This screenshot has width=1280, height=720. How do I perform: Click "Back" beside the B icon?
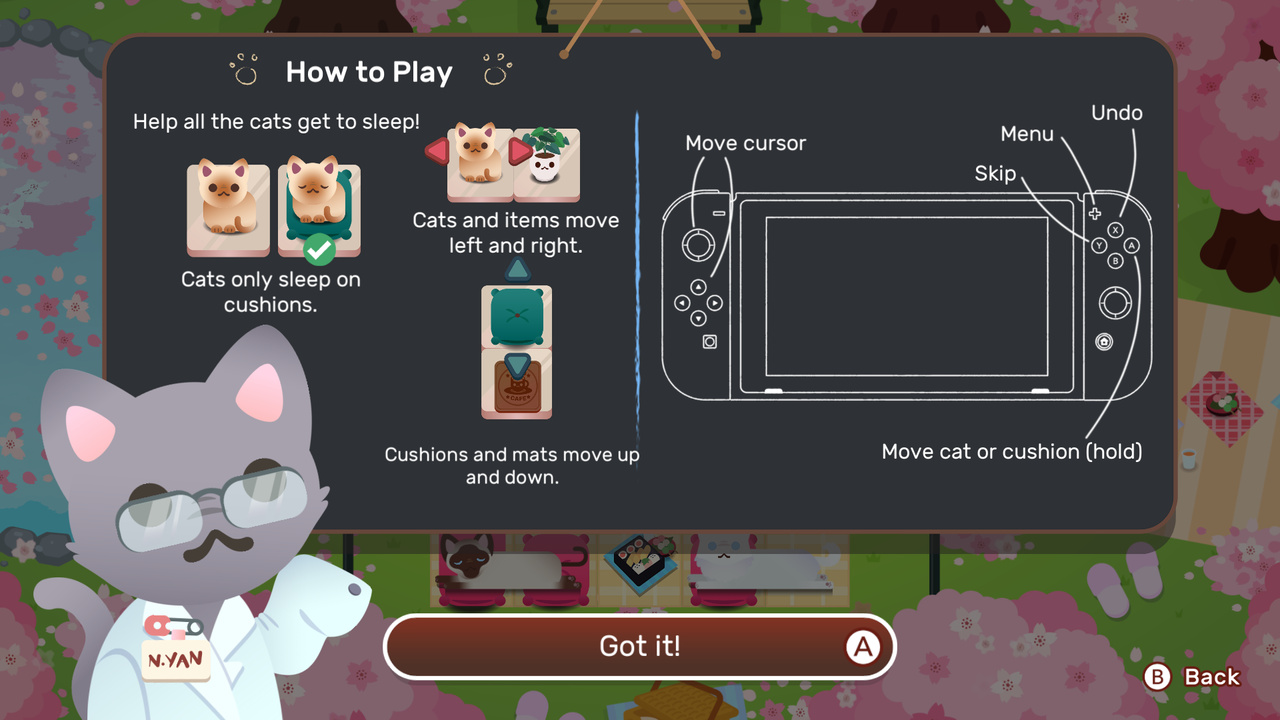pyautogui.click(x=1211, y=677)
